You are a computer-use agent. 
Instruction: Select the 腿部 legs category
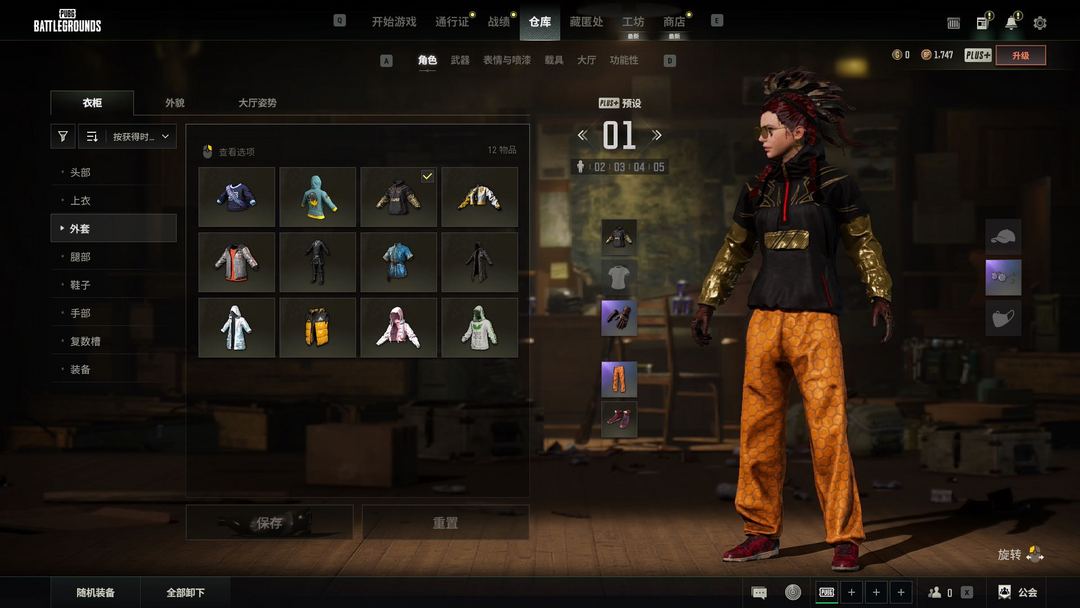tap(80, 257)
